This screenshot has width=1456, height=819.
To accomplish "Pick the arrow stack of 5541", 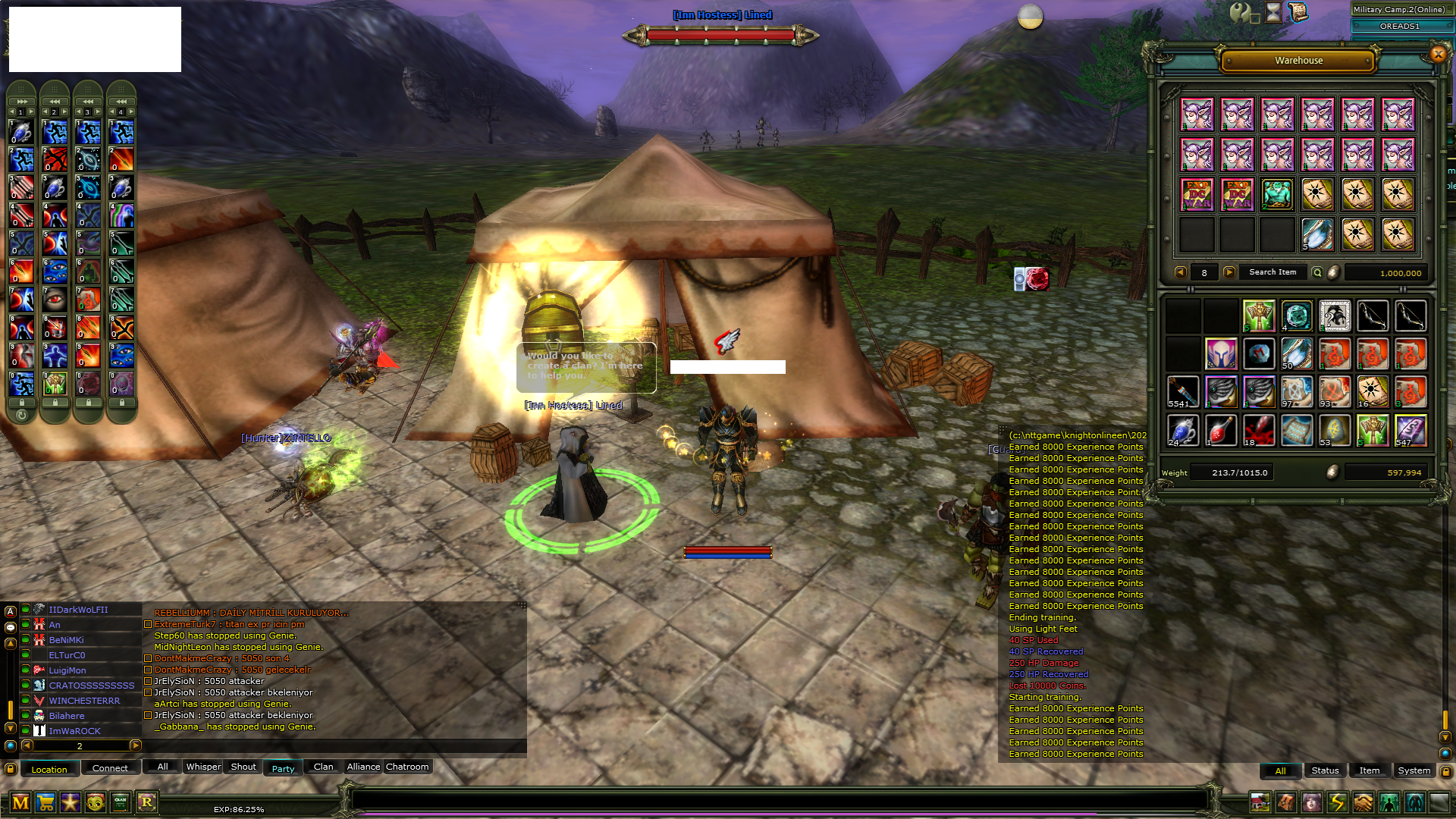I will click(x=1182, y=392).
